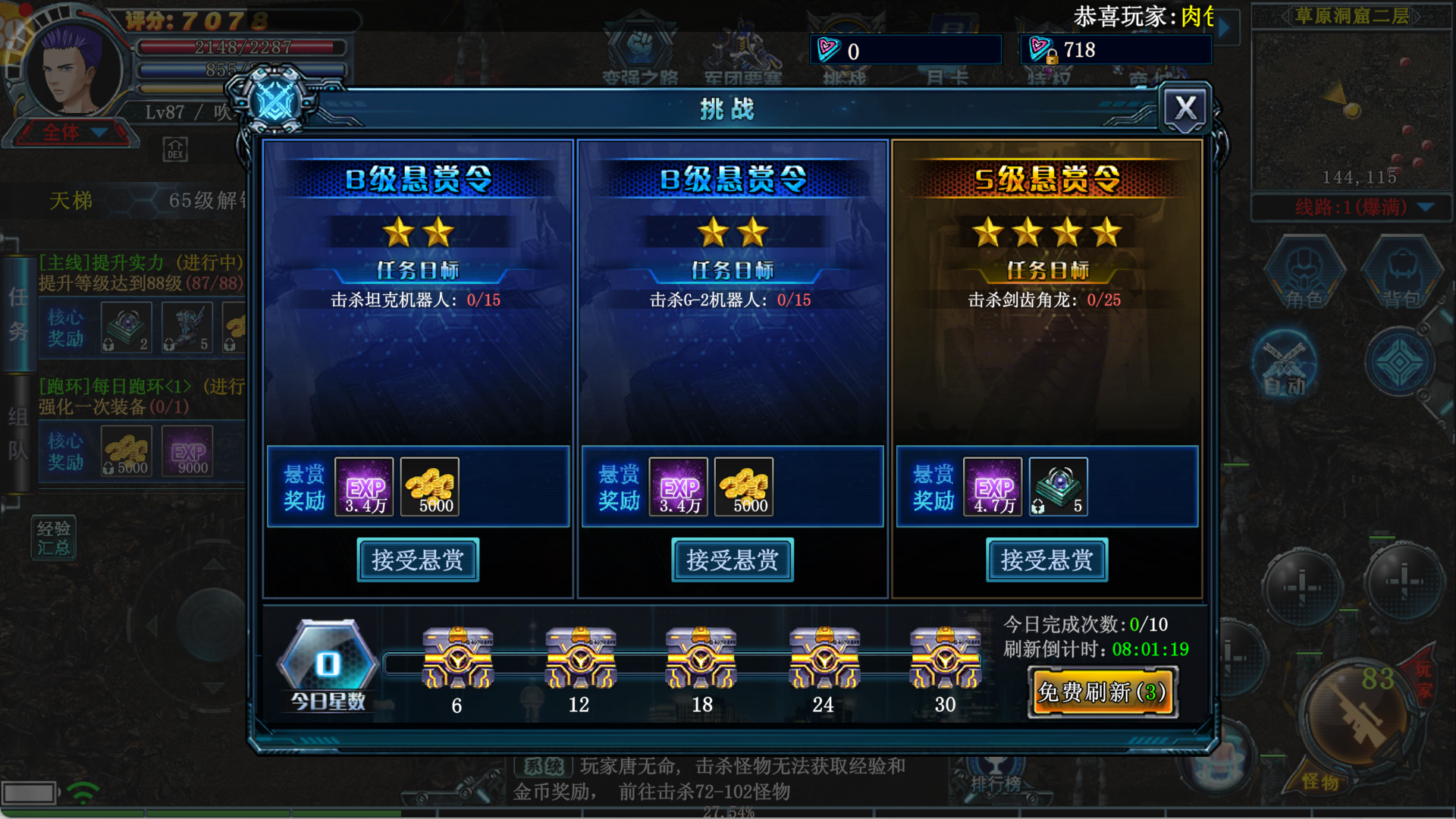Viewport: 1456px width, 819px height.
Task: Click the player portrait avatar
Action: point(72,70)
